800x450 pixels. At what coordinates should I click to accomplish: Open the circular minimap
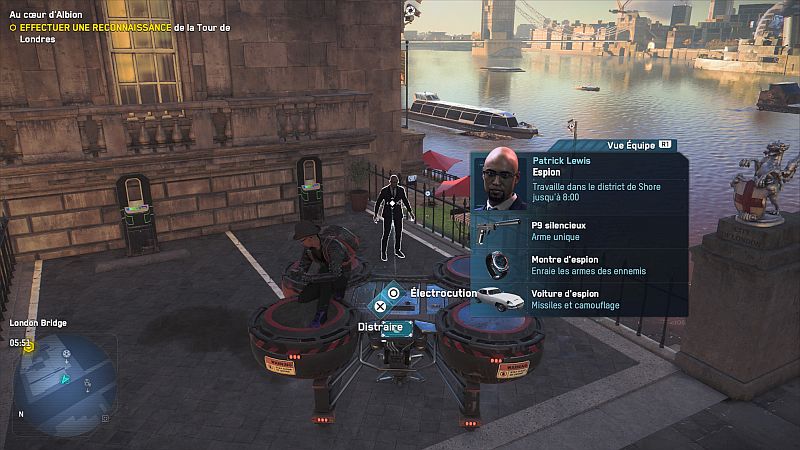(62, 377)
